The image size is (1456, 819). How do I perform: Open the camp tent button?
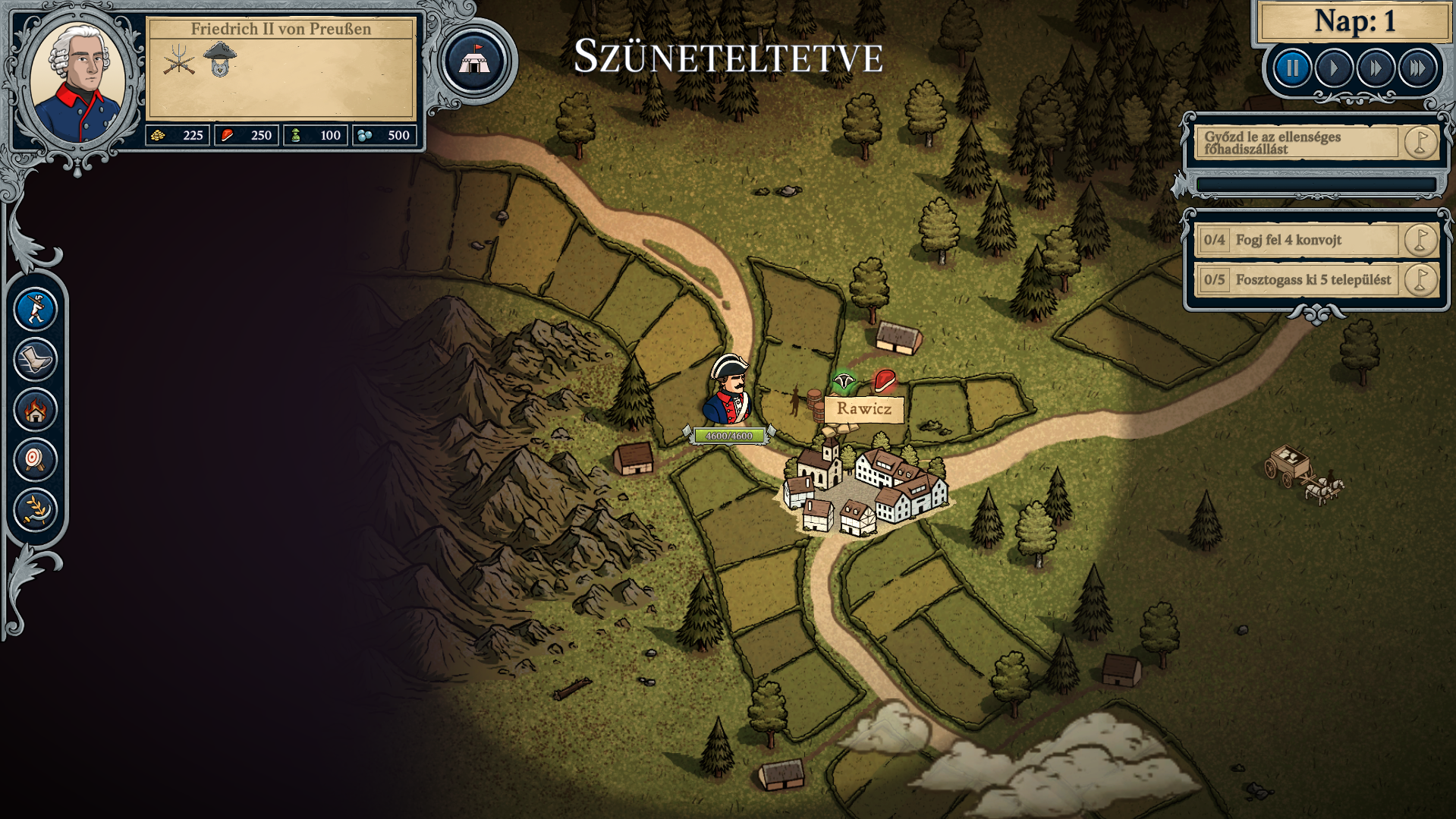click(x=474, y=61)
